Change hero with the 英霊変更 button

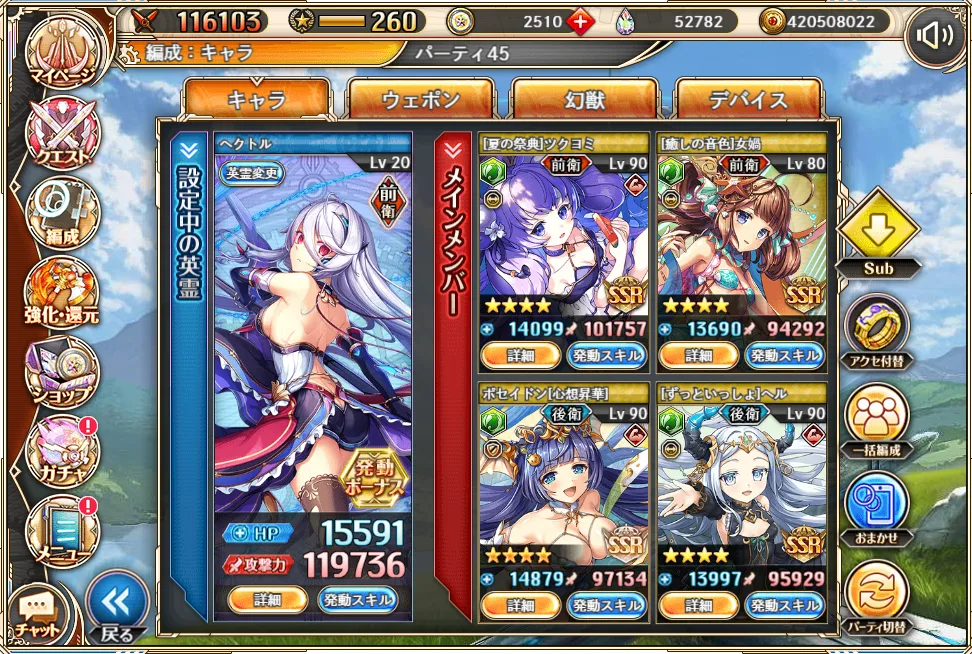pyautogui.click(x=255, y=171)
